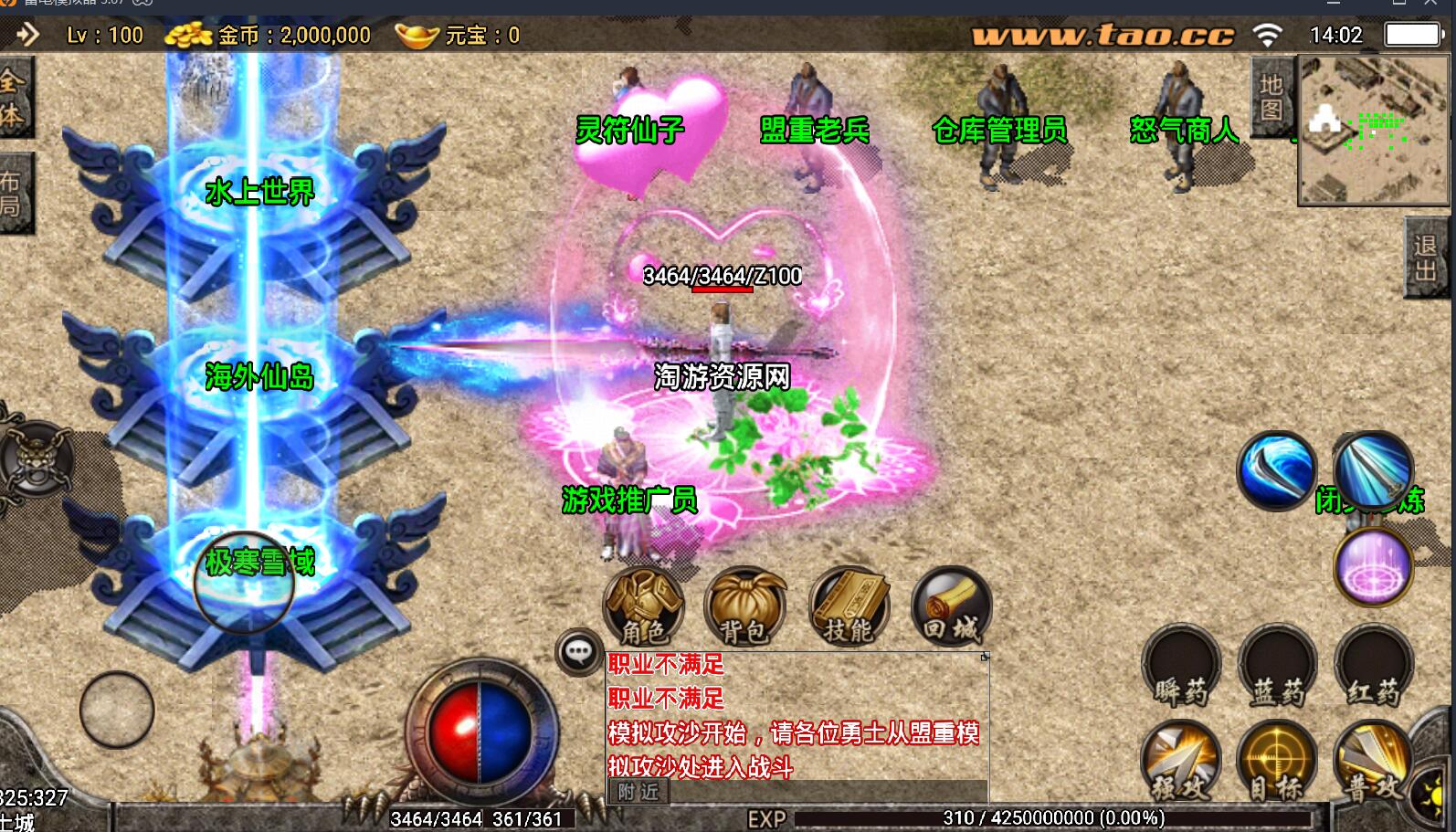Click the 全体 button on left edge
The image size is (1456, 832).
coord(14,98)
